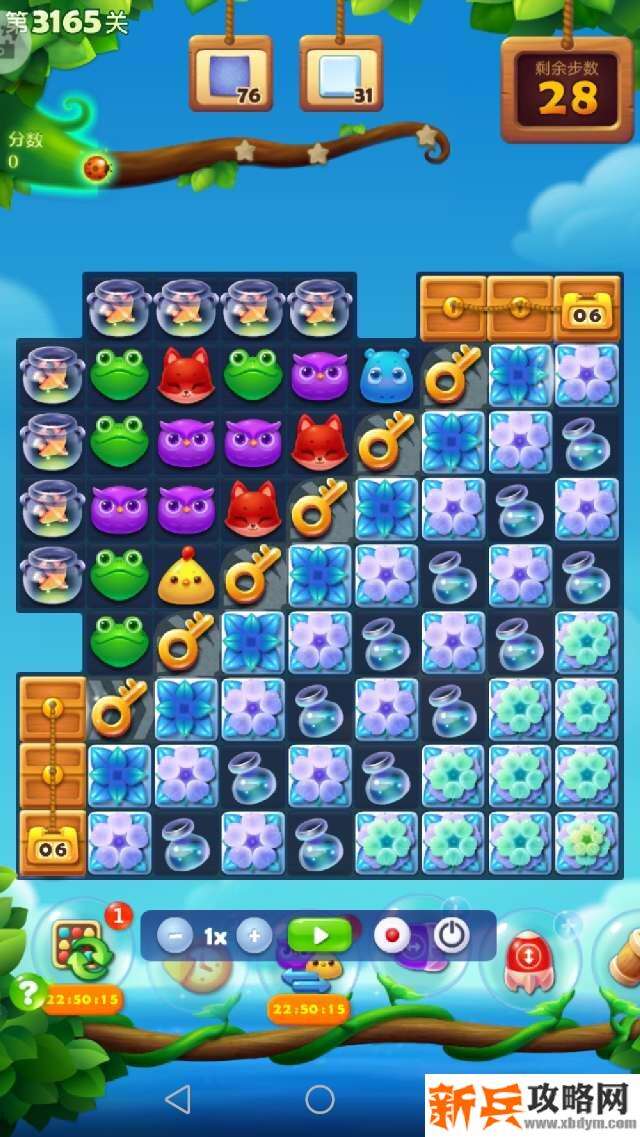
Task: Select the blue hippo tile
Action: tap(386, 374)
